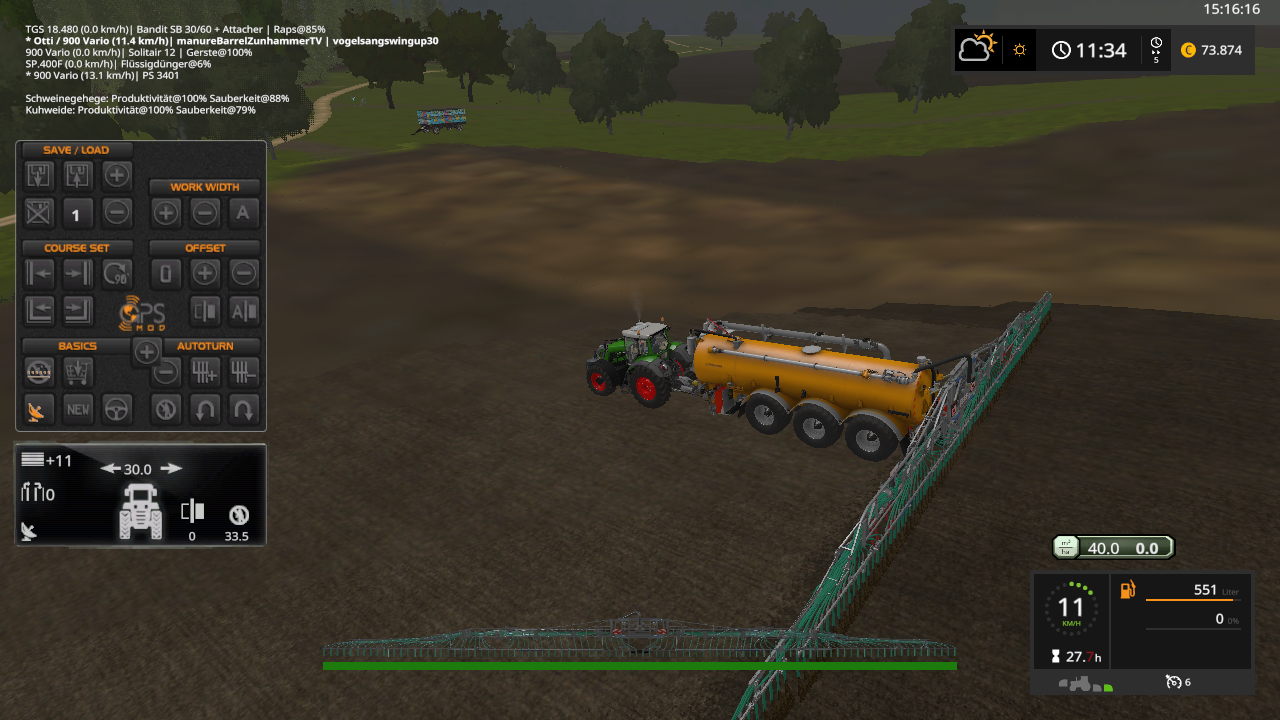1280x720 pixels.
Task: Click the autoturn lanes plus button
Action: [x=205, y=372]
